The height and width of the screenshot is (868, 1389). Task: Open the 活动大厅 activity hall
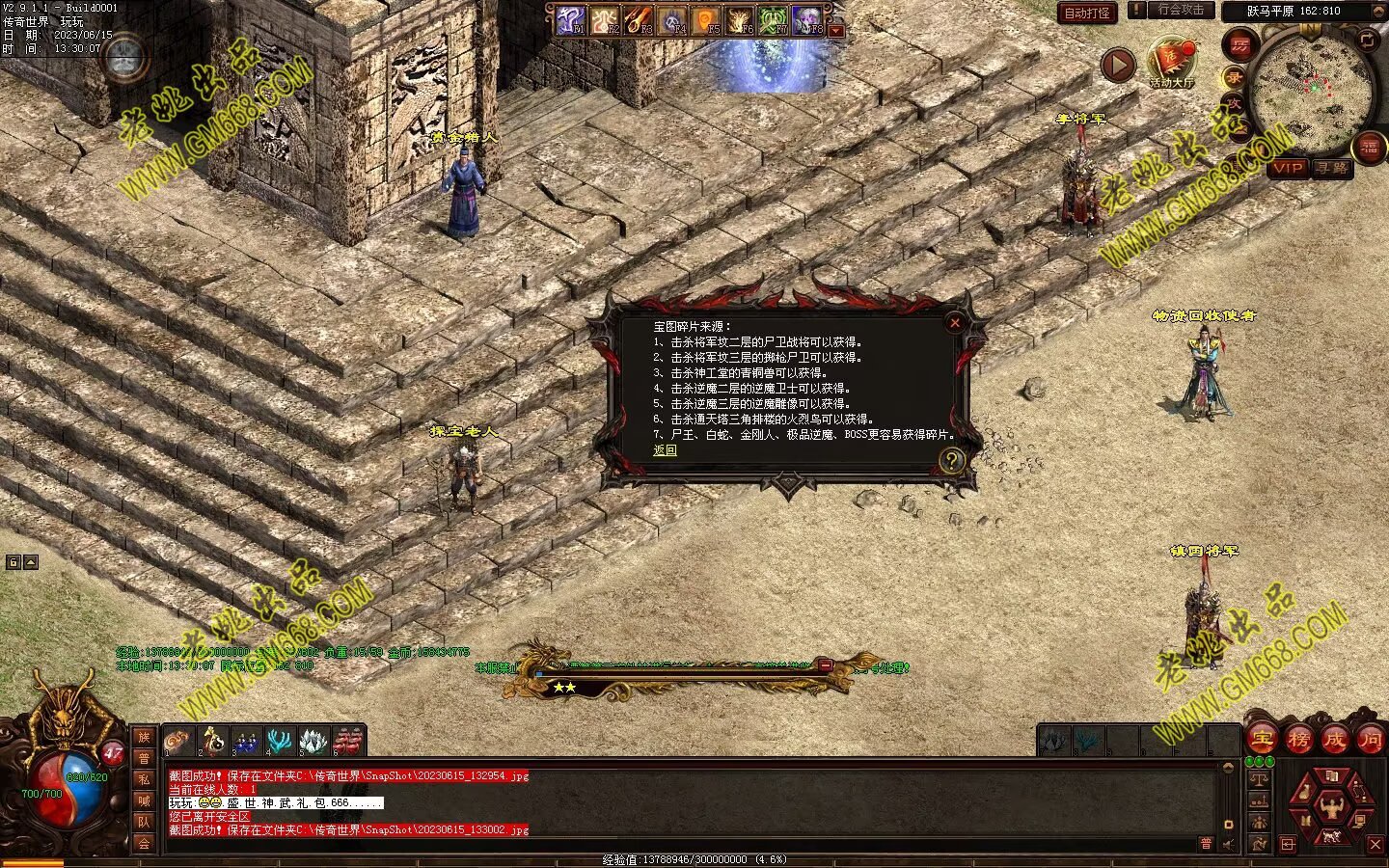click(x=1172, y=63)
